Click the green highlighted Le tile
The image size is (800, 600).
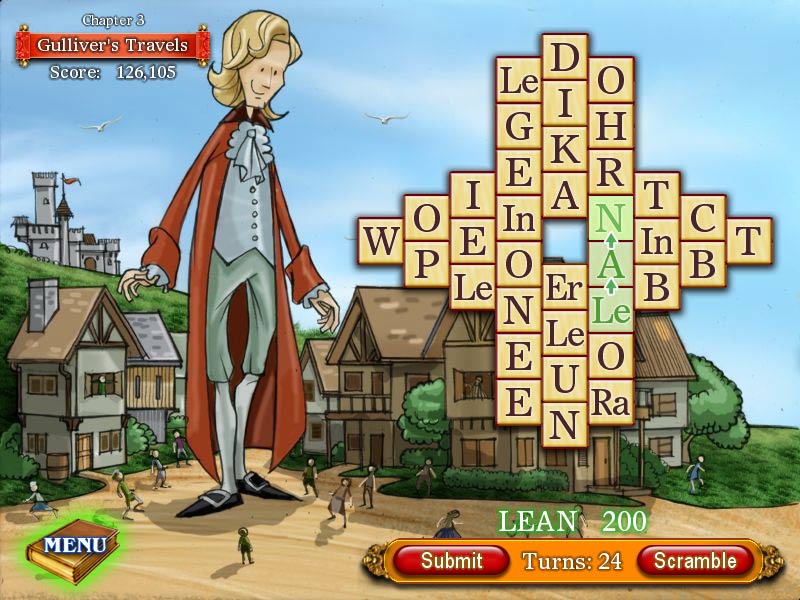(x=611, y=310)
